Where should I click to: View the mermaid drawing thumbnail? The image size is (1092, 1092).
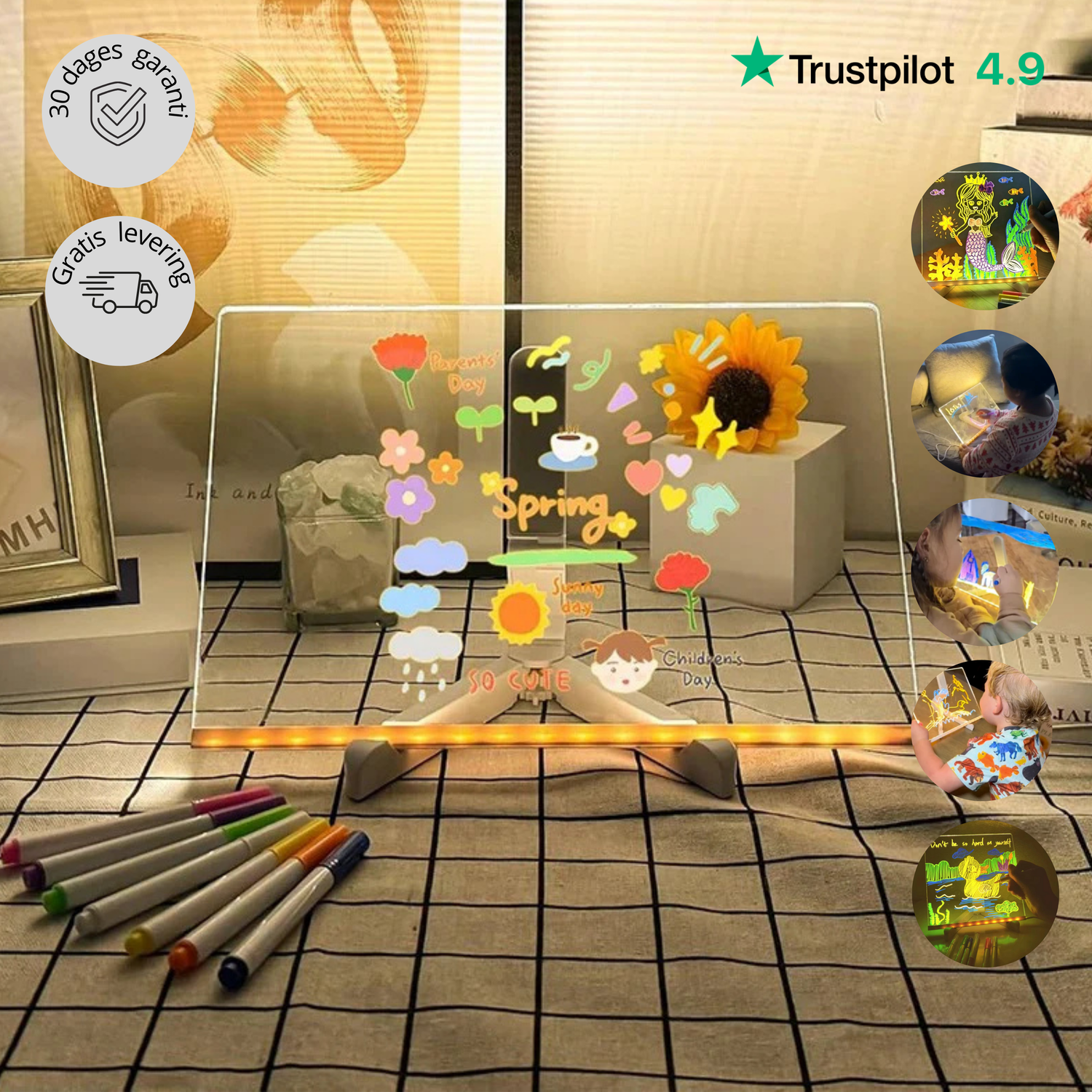click(985, 236)
